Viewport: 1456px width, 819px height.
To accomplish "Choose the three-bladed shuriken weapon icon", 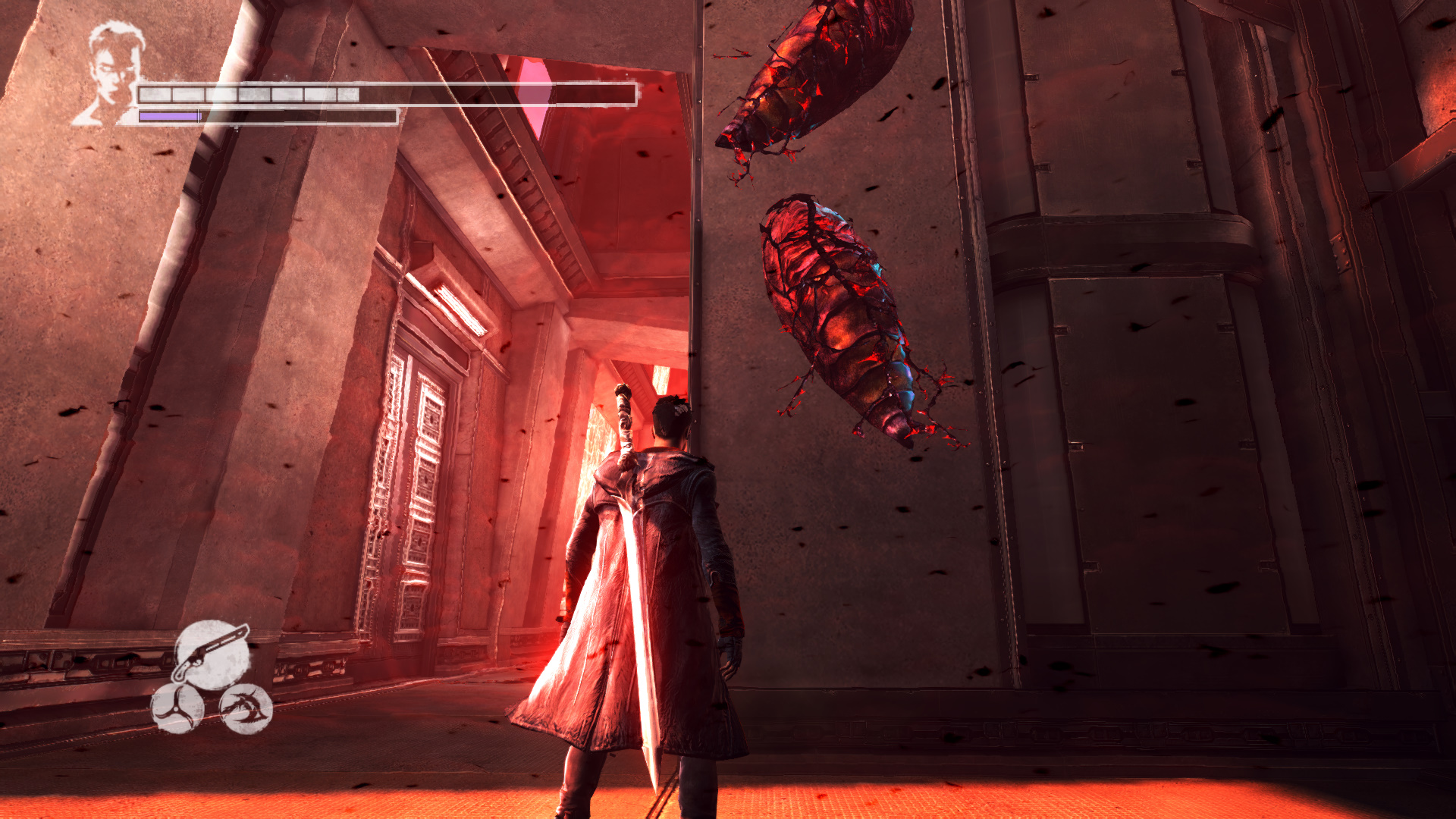I will [177, 708].
